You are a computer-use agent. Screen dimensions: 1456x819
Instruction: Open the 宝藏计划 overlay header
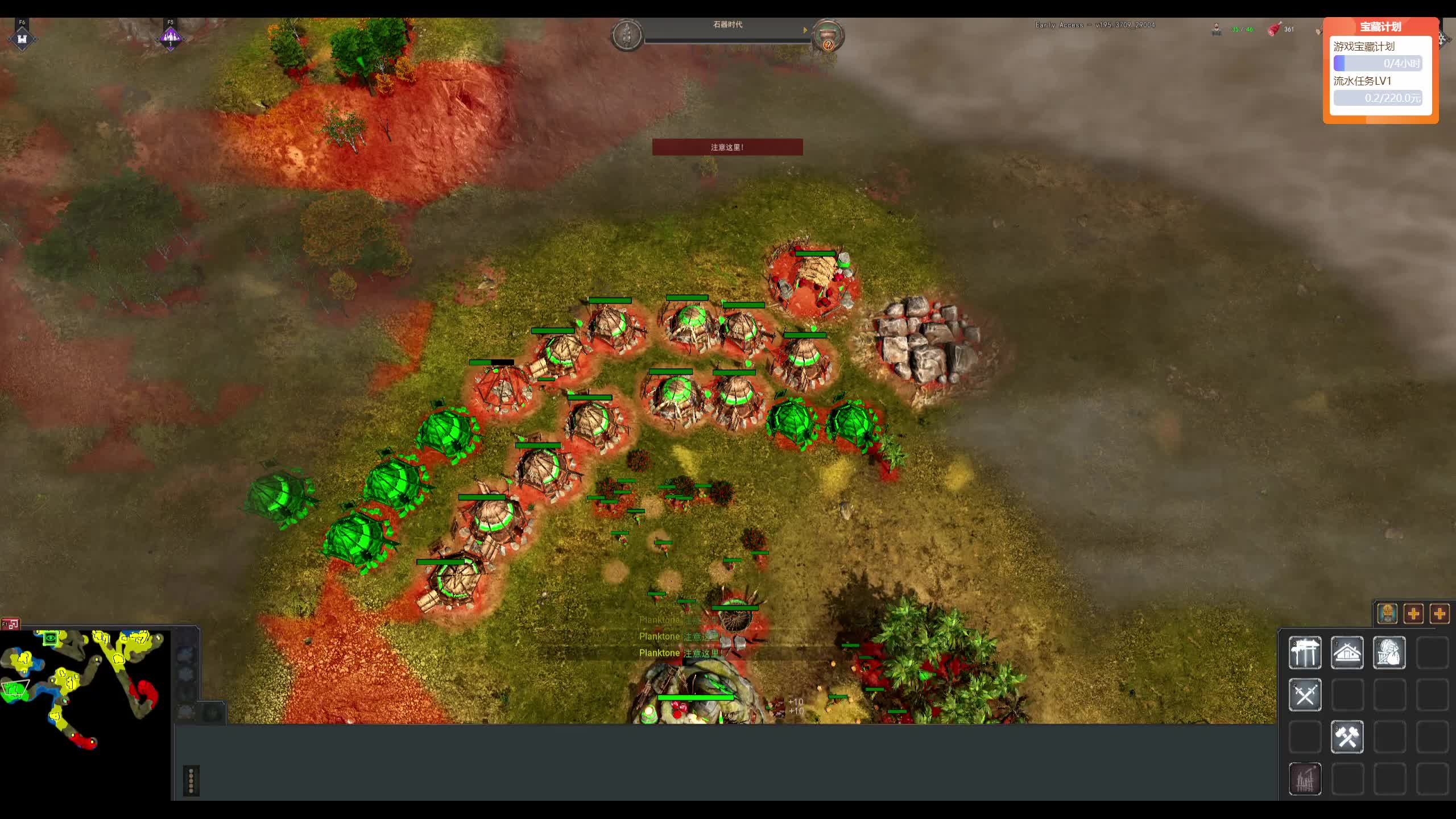coord(1380,27)
